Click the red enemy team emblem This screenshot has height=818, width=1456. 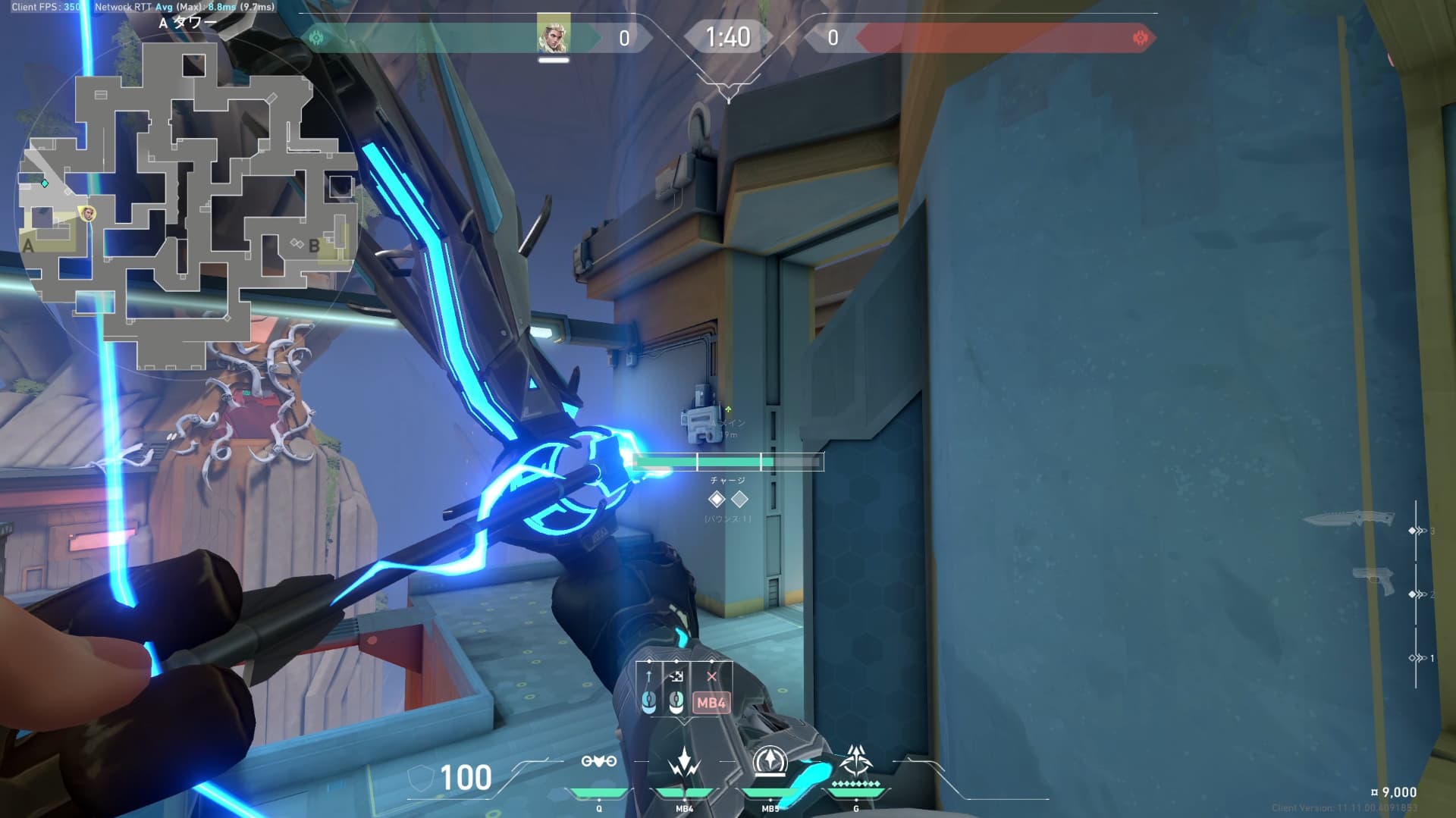[1140, 38]
